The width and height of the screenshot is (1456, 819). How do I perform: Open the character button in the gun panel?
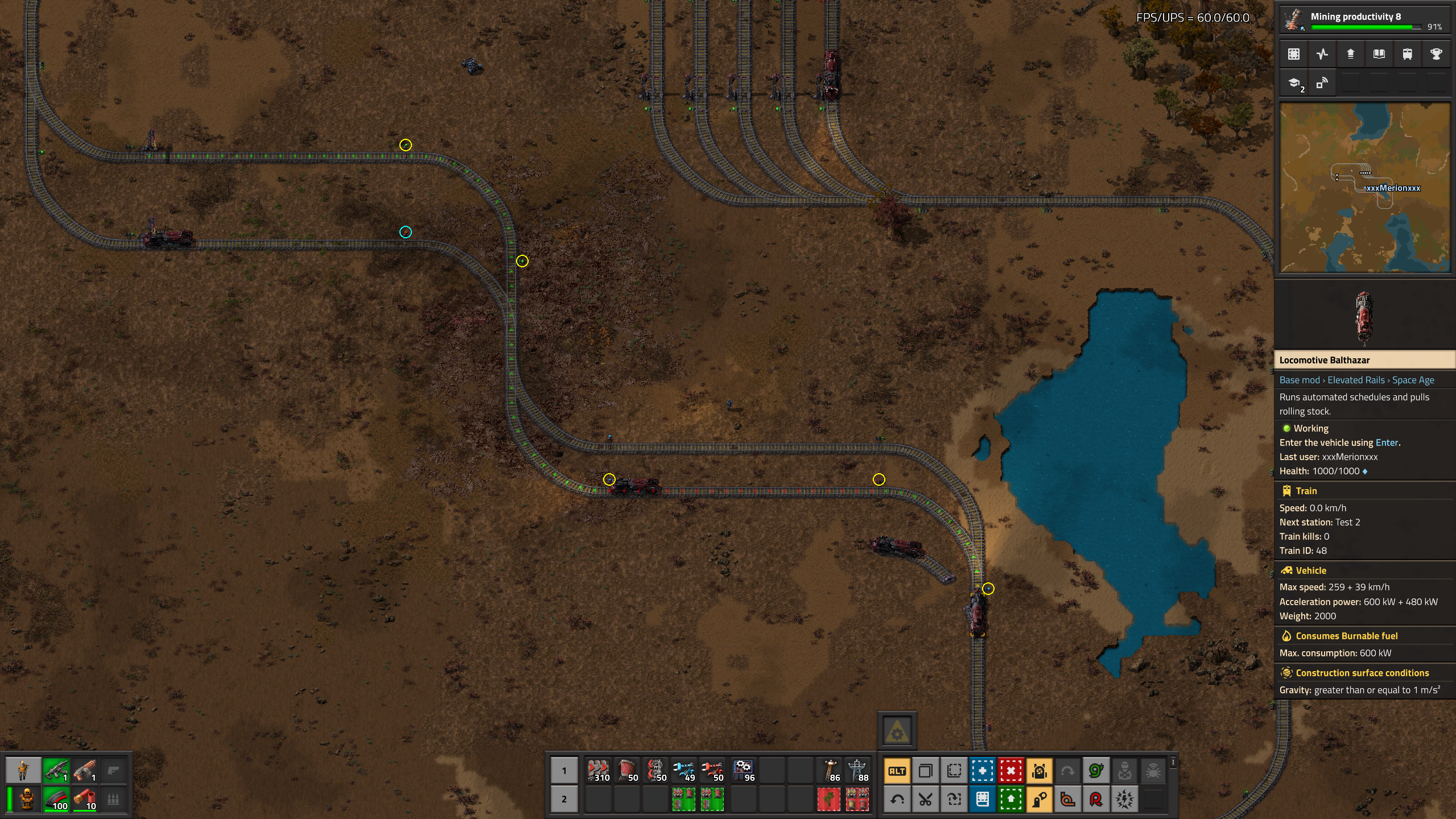pyautogui.click(x=23, y=771)
